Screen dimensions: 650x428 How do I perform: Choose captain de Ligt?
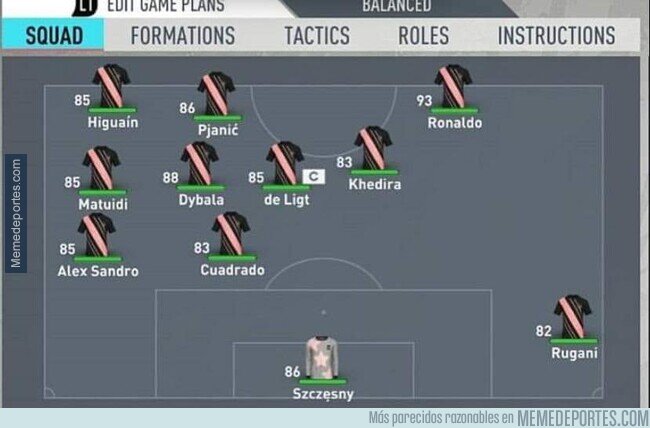285,165
